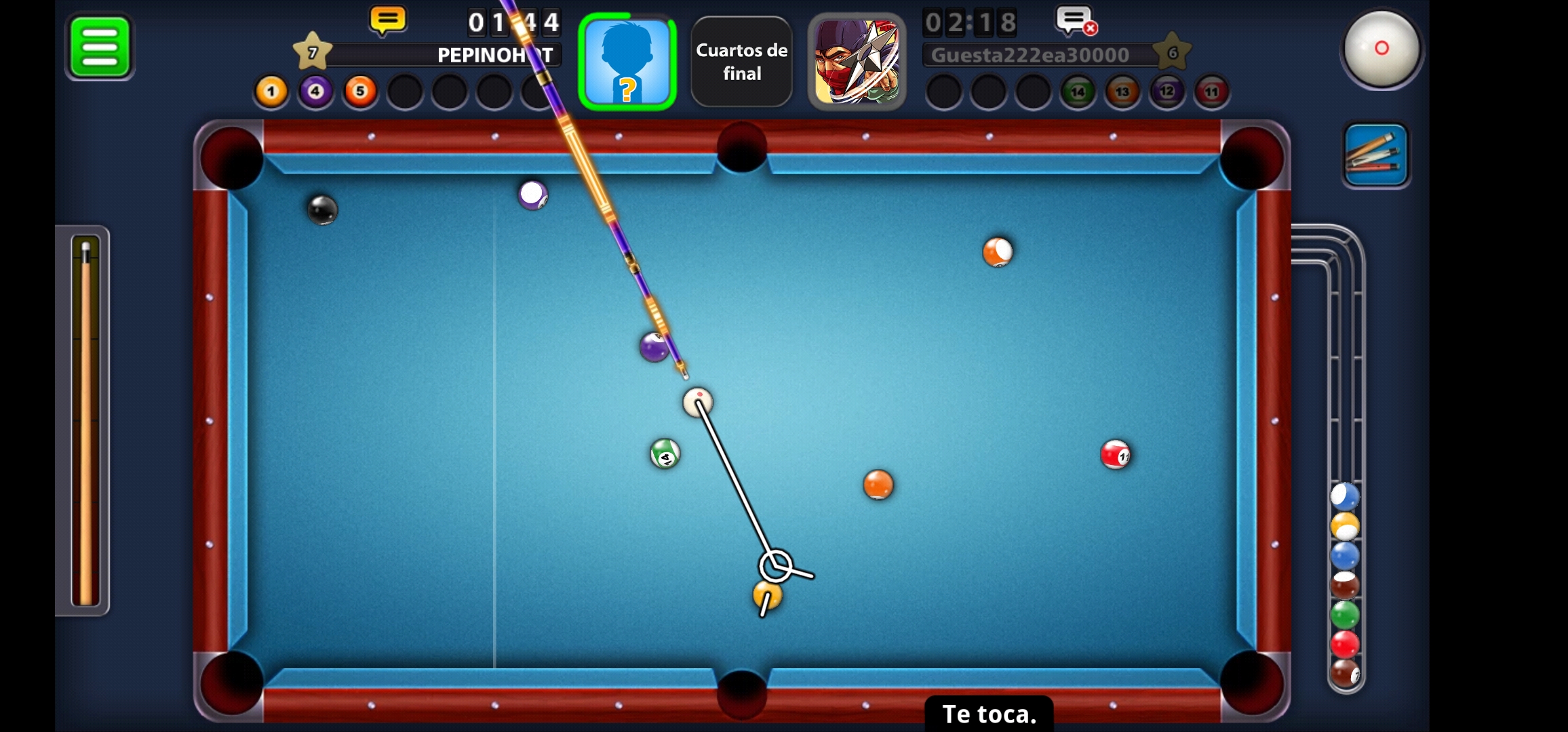
Task: Open the cue selection button
Action: [1375, 155]
